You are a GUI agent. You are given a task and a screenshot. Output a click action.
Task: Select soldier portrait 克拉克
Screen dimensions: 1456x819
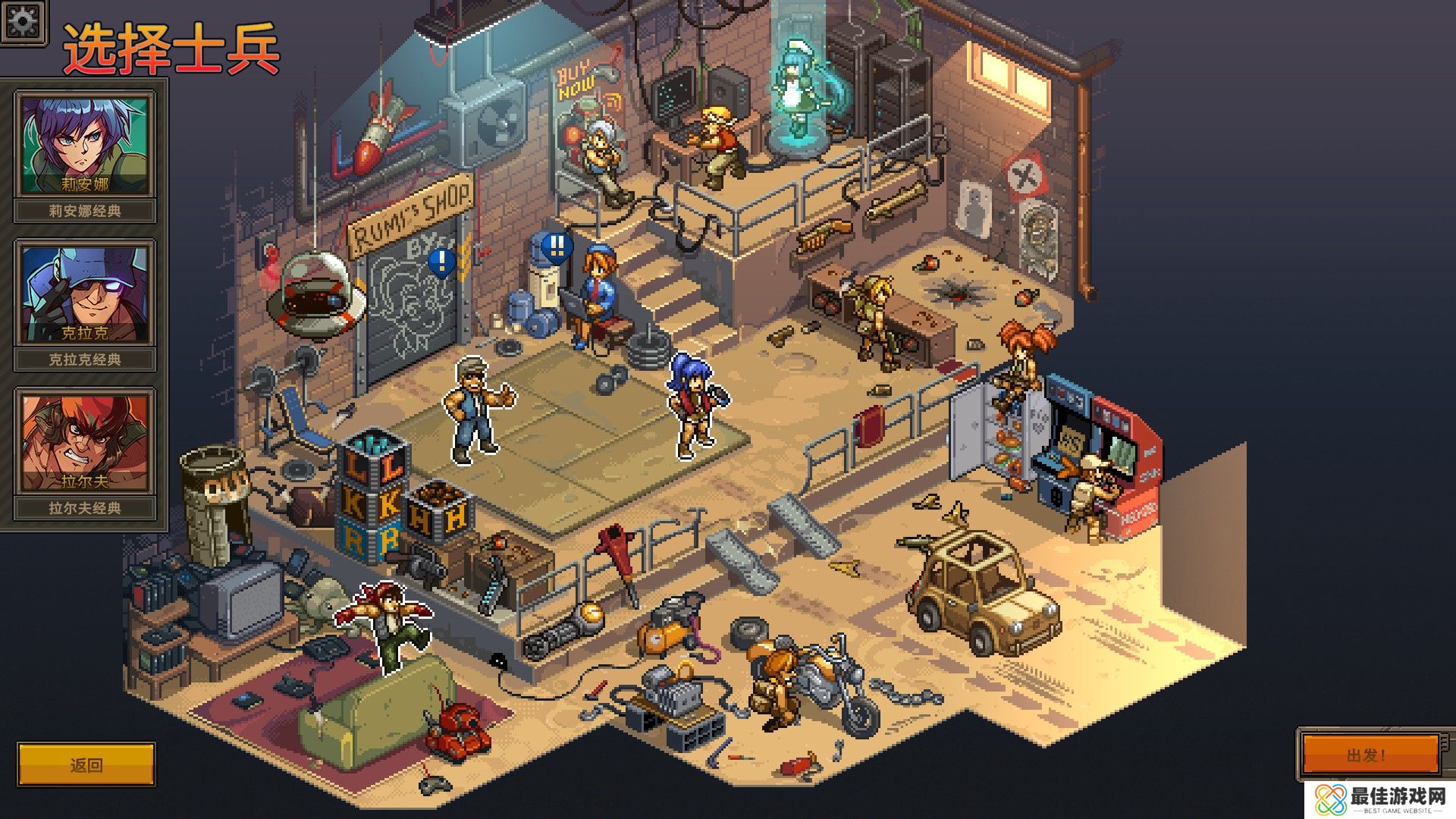tap(85, 293)
